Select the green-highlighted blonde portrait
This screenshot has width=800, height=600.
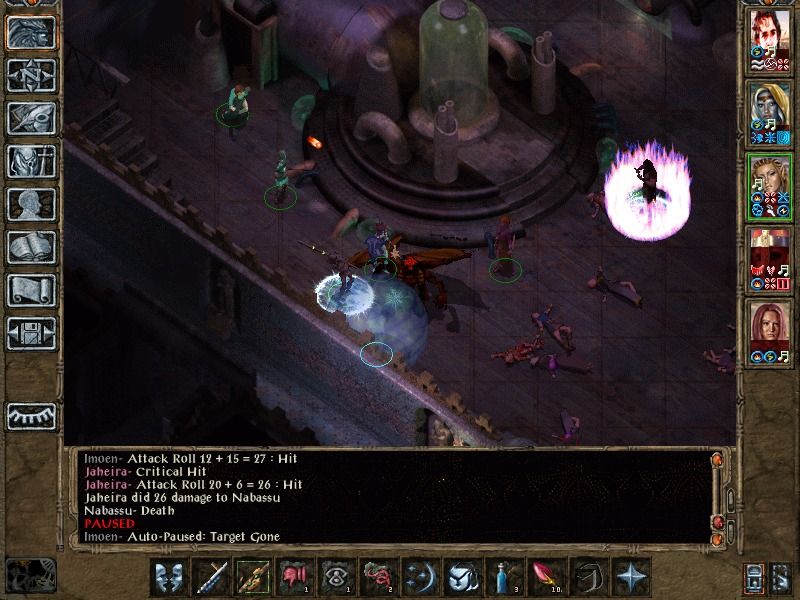click(769, 186)
